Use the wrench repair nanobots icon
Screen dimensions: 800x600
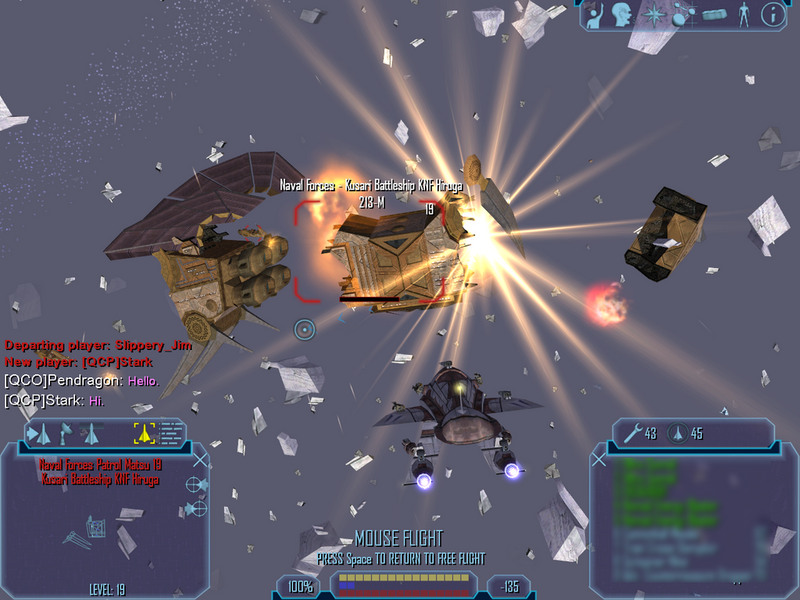coord(631,433)
